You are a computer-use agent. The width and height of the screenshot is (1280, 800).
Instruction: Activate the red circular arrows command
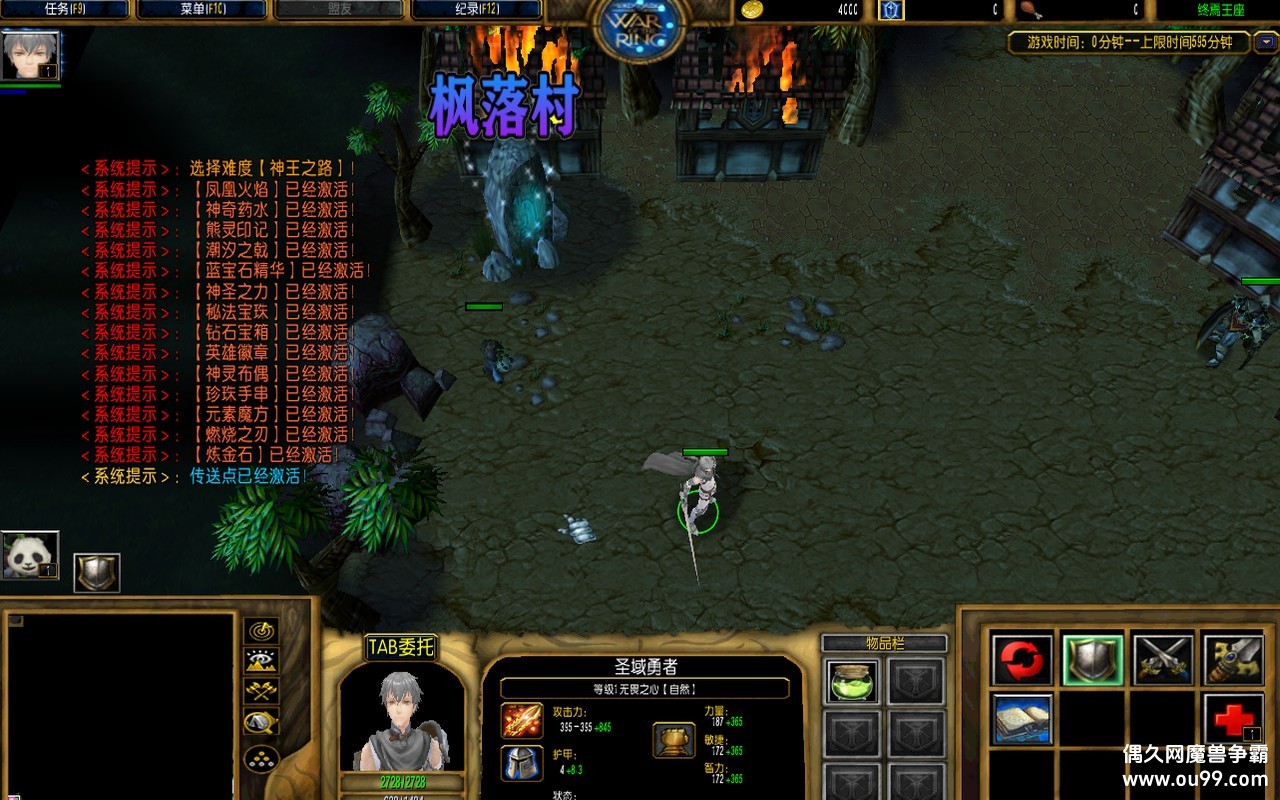point(1022,660)
